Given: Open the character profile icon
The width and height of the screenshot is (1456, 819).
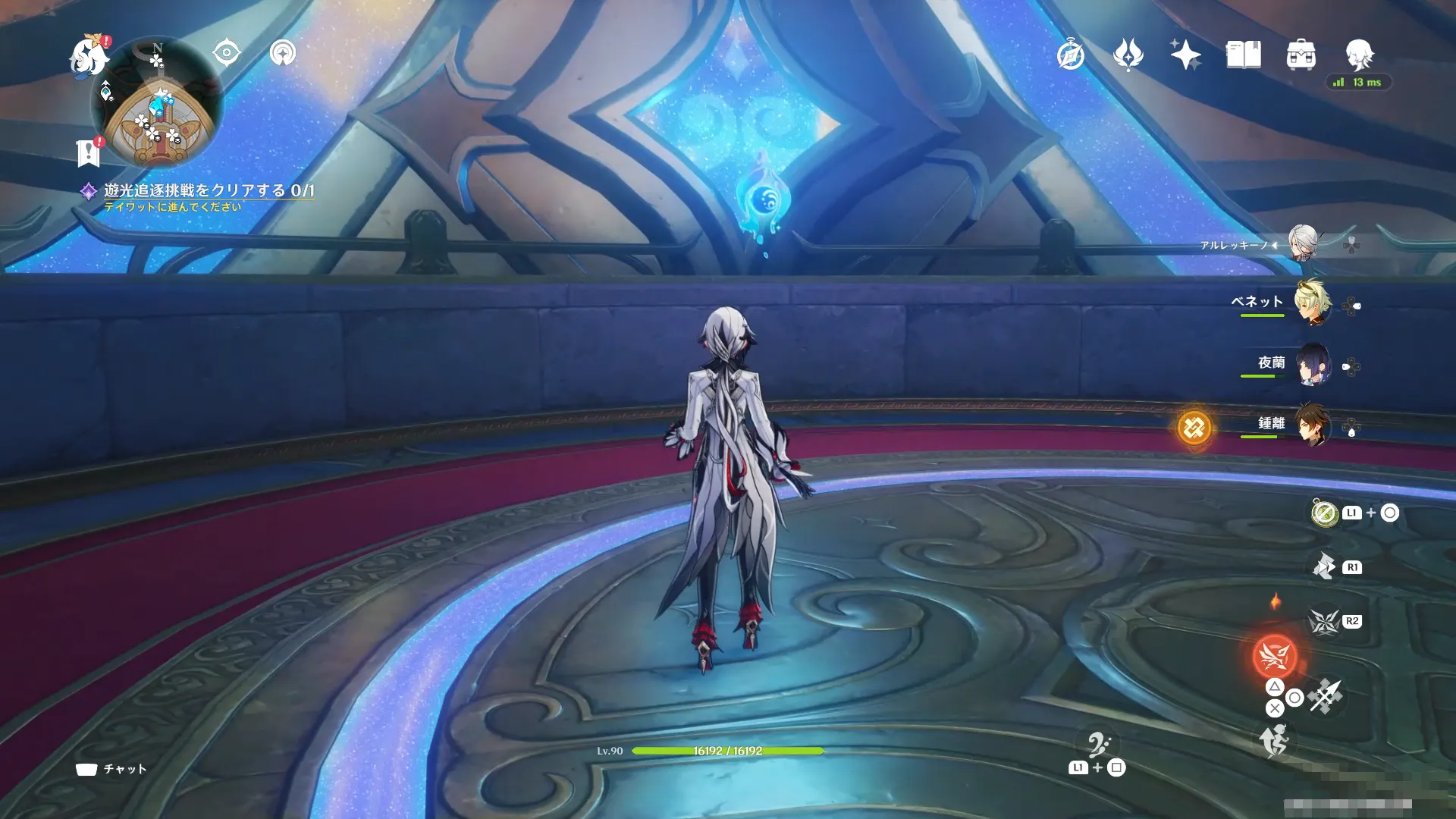Looking at the screenshot, I should 1358,55.
